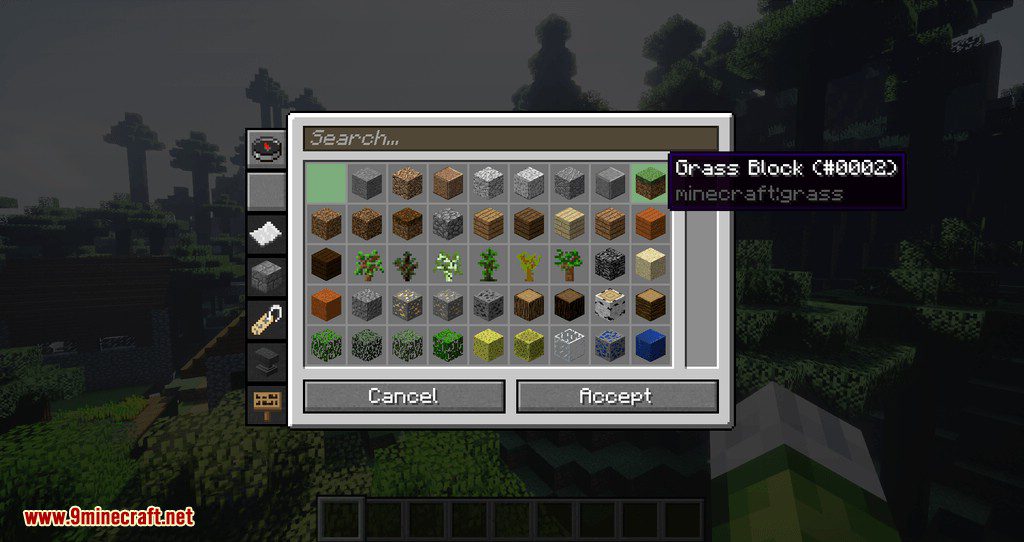Choose the cobblestone block
The height and width of the screenshot is (542, 1024).
[x=448, y=224]
